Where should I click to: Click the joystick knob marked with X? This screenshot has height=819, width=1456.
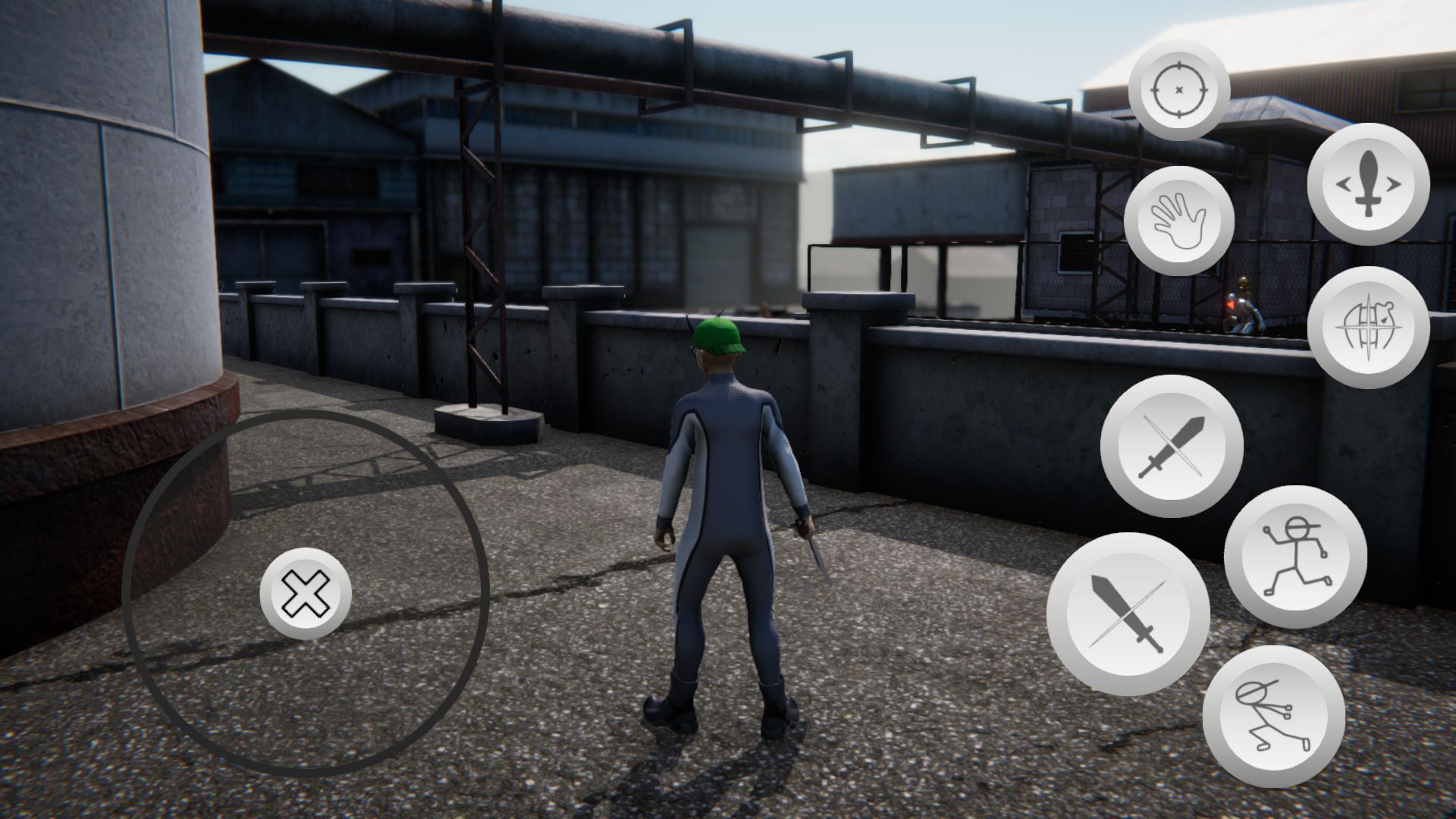pos(306,593)
